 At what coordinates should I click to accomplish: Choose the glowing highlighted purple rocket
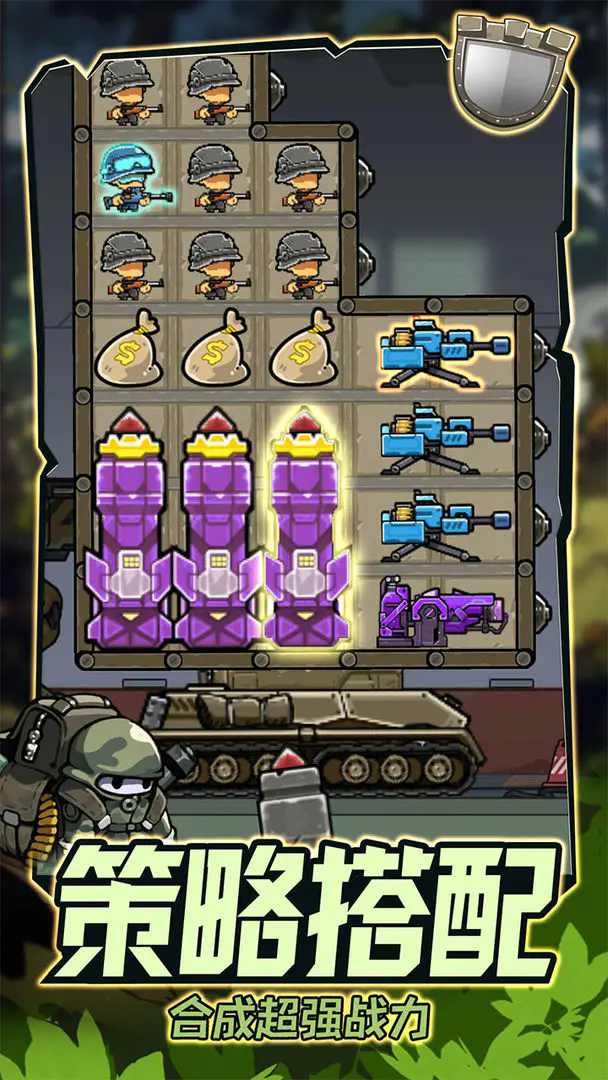pos(308,528)
